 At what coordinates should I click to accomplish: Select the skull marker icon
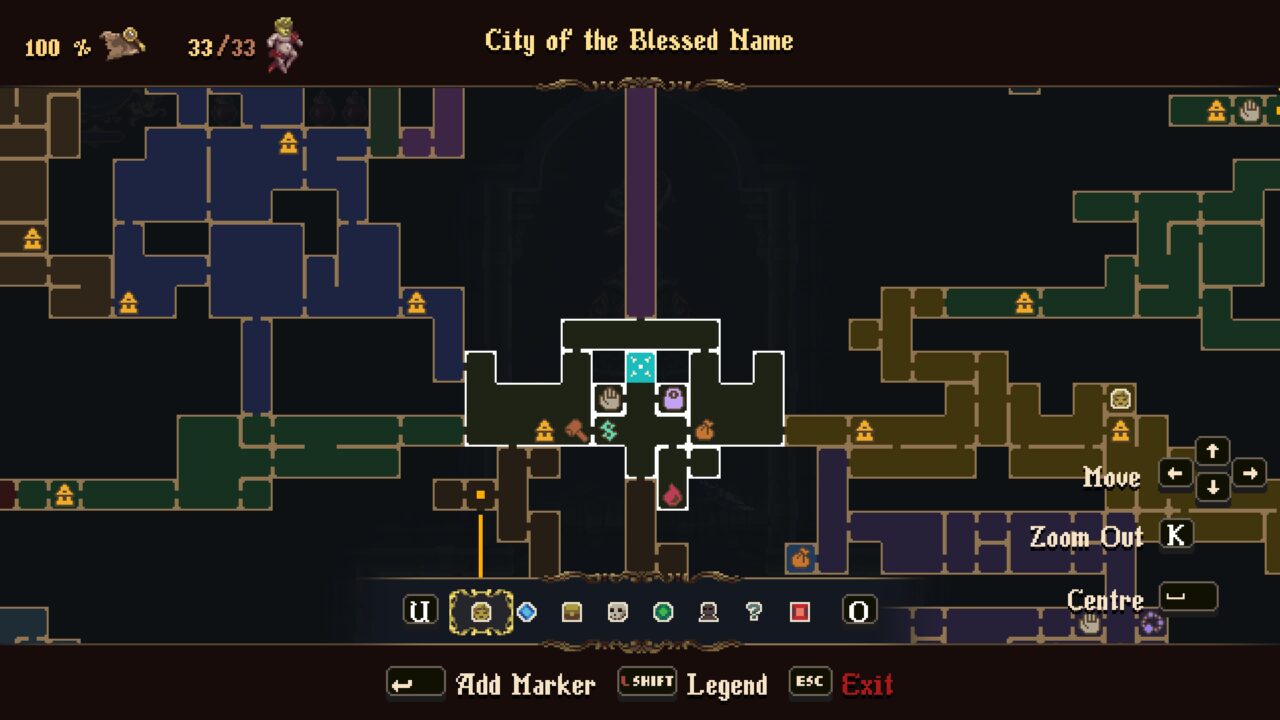[x=618, y=610]
